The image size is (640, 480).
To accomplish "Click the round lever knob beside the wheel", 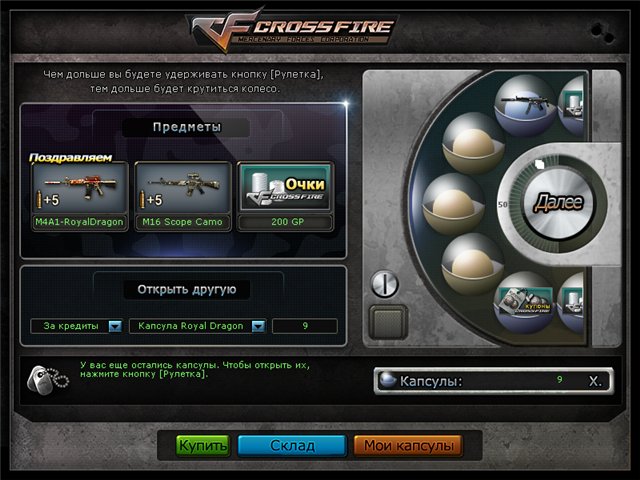I will pos(385,285).
